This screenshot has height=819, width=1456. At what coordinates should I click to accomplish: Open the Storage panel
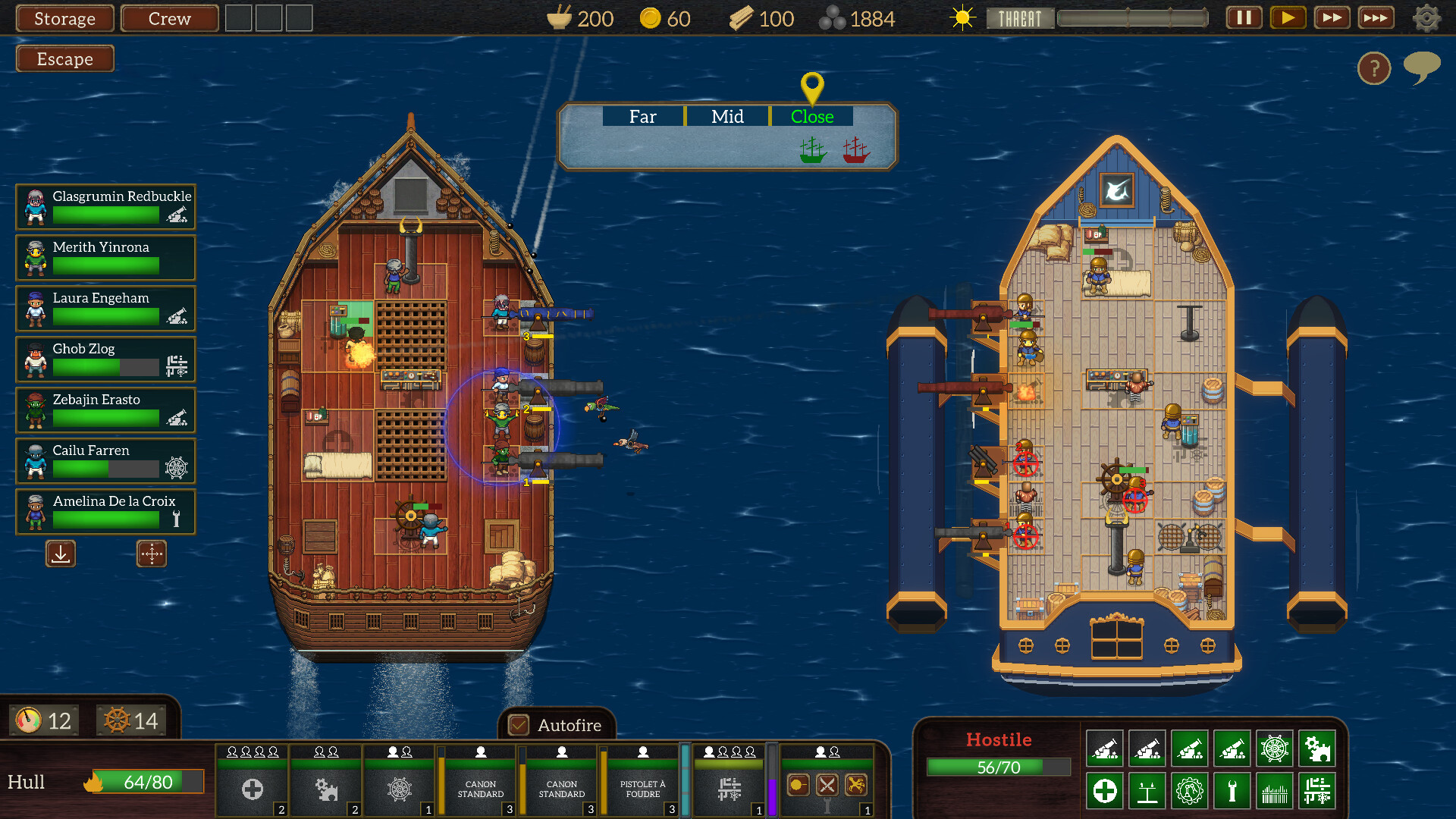coord(64,18)
